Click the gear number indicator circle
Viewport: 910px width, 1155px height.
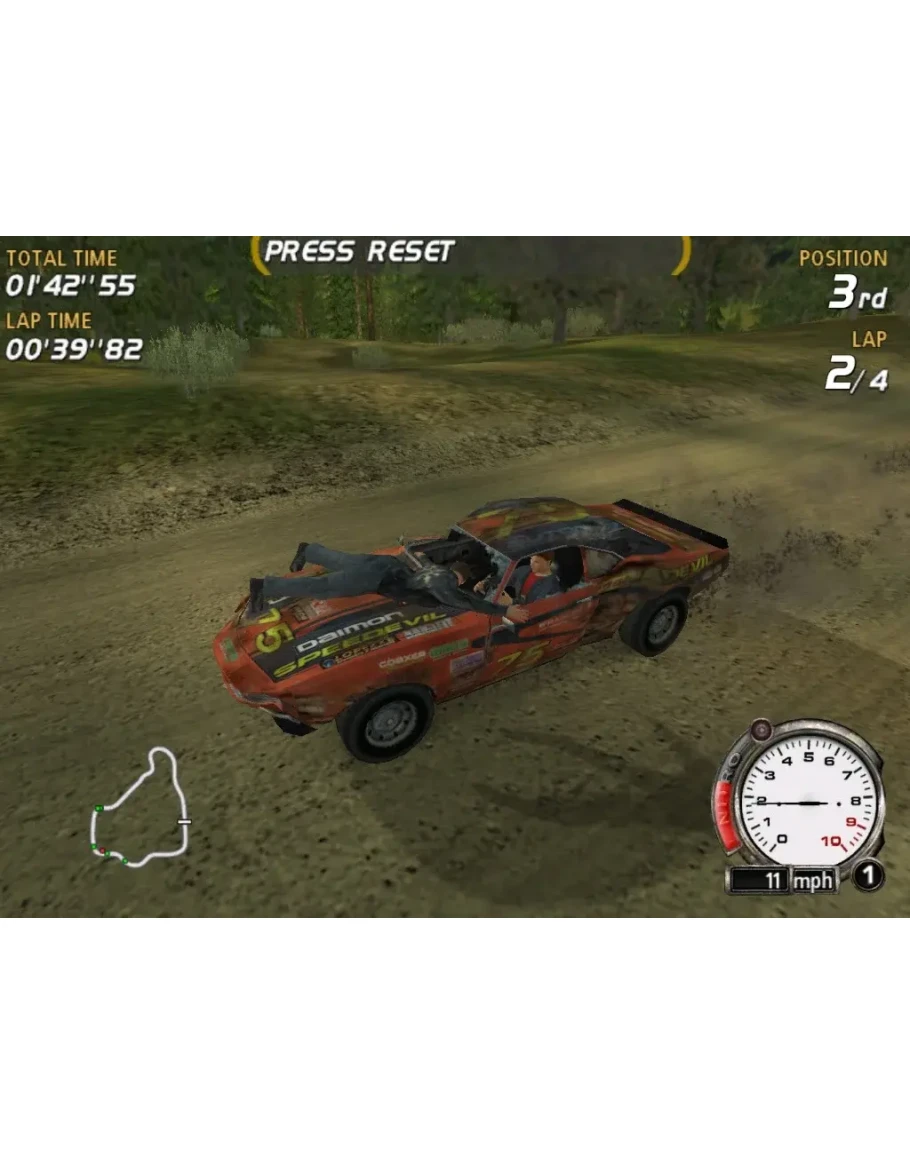click(x=868, y=877)
